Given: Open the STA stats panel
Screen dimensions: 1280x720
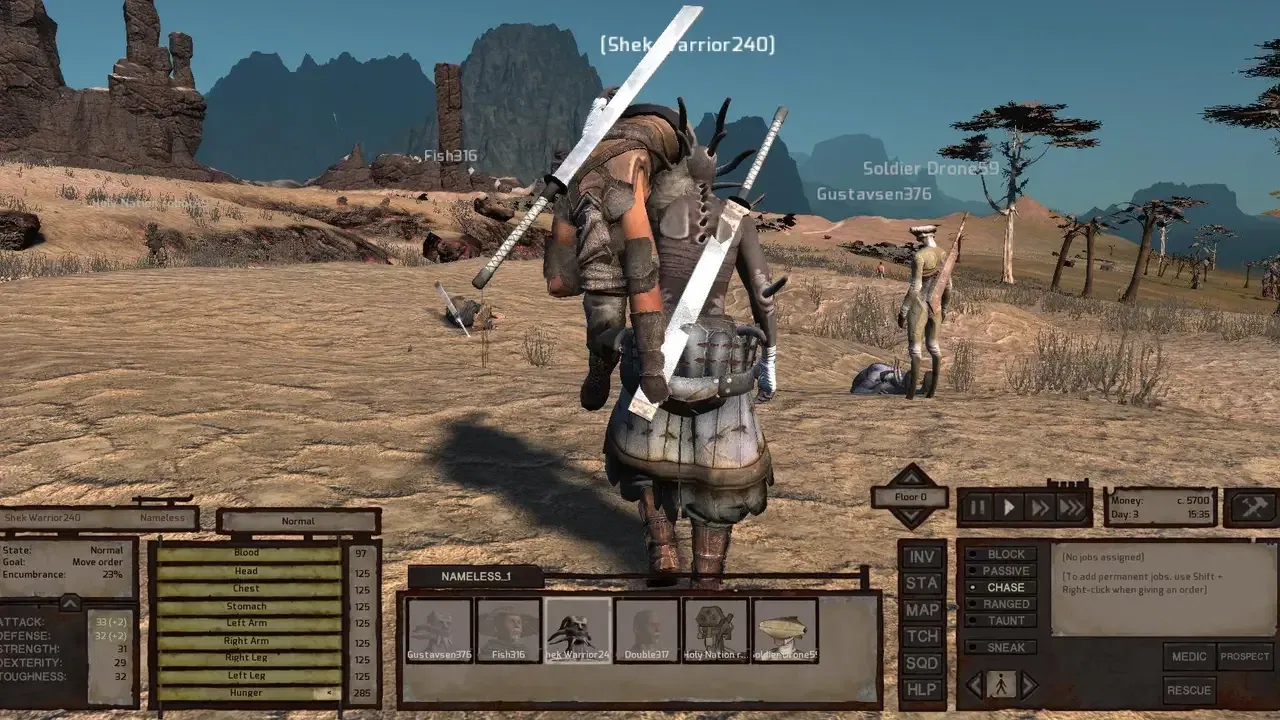Looking at the screenshot, I should (x=921, y=583).
